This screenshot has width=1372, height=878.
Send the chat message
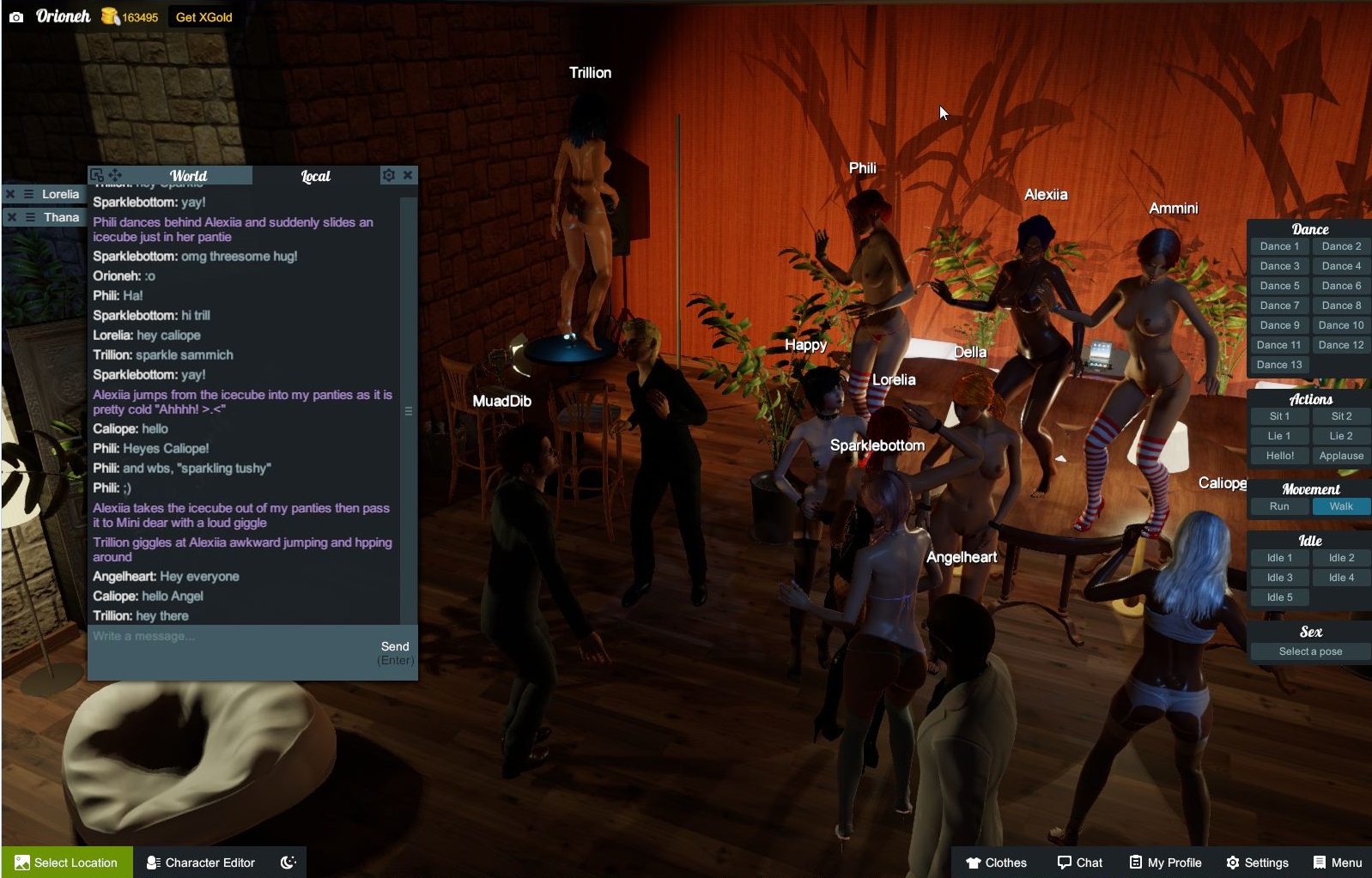395,646
